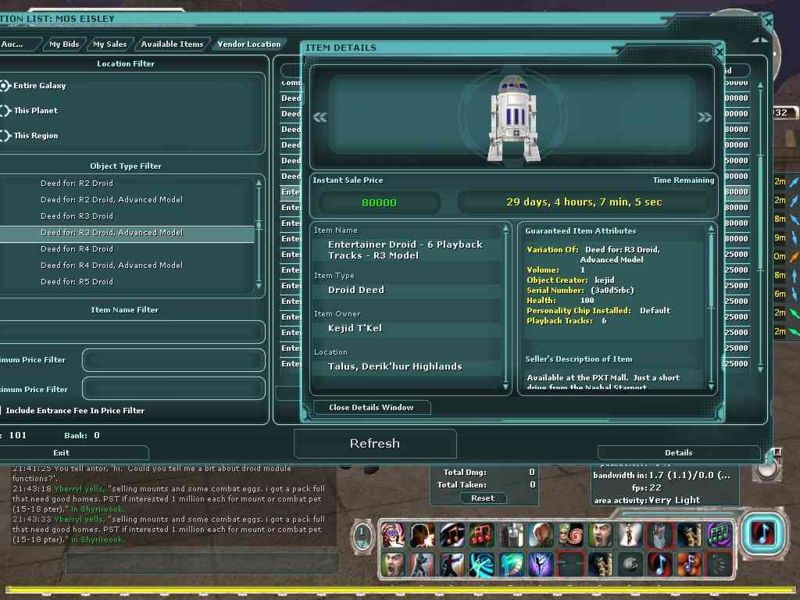Viewport: 800px width, 600px height.
Task: Refresh the auction listing
Action: point(374,443)
